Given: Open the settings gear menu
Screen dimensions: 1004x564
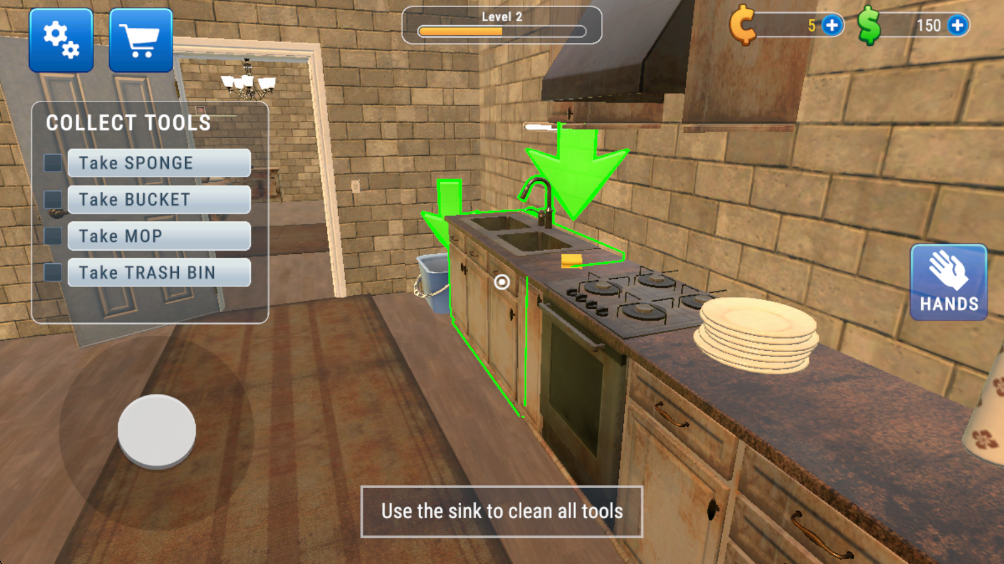Looking at the screenshot, I should (61, 40).
